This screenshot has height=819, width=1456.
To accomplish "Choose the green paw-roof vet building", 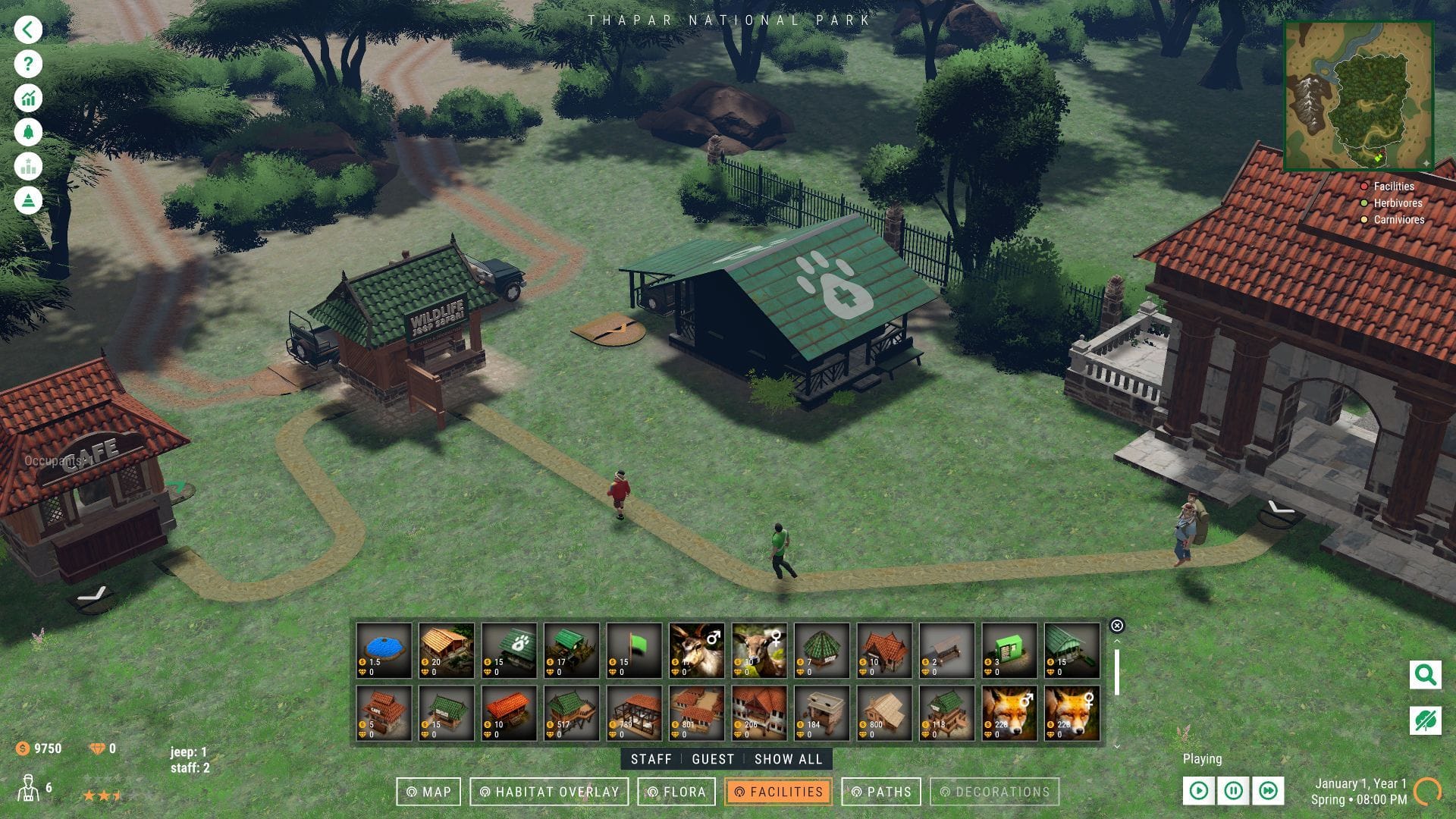I will click(x=510, y=650).
